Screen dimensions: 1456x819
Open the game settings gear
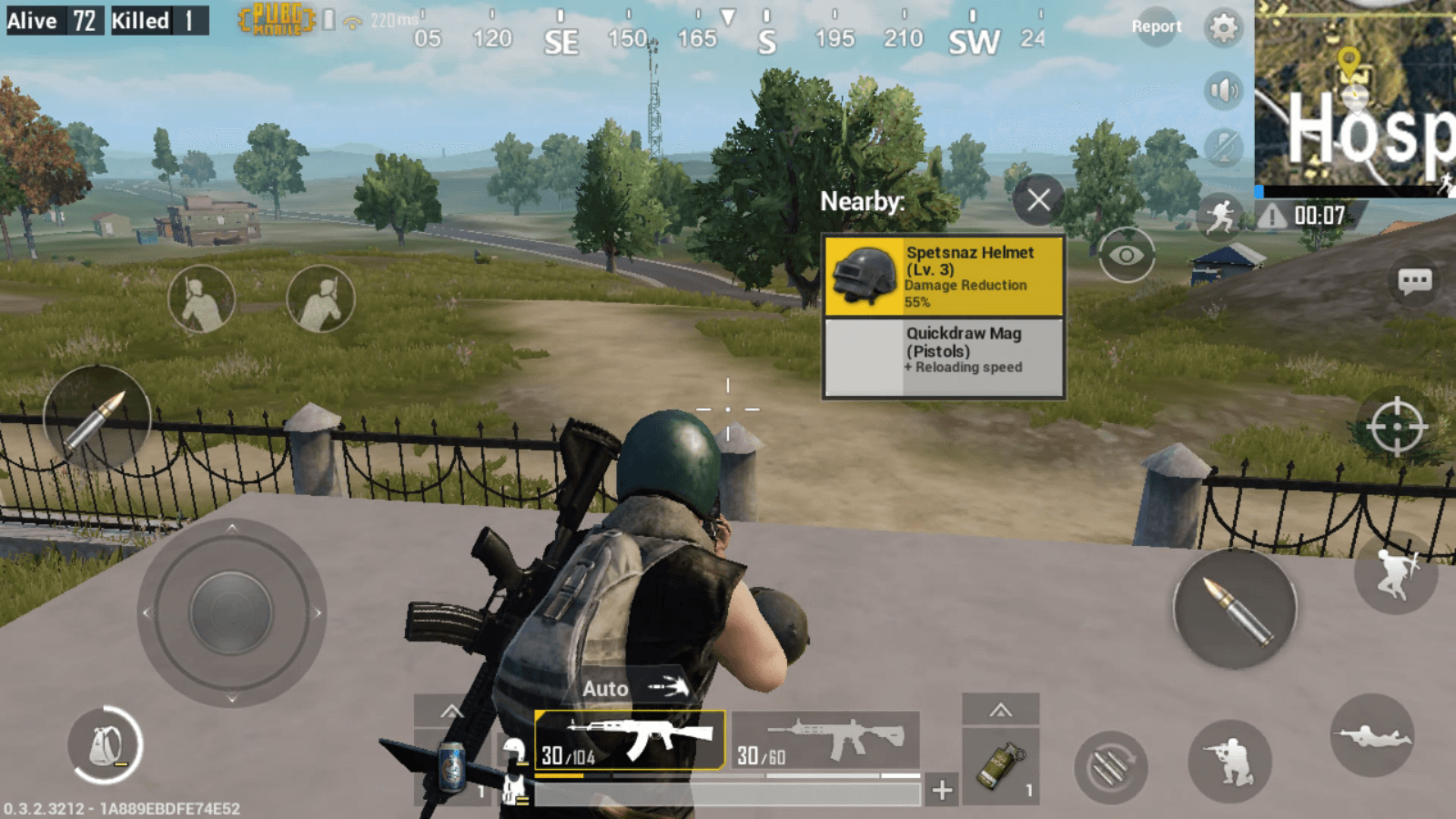point(1223,27)
